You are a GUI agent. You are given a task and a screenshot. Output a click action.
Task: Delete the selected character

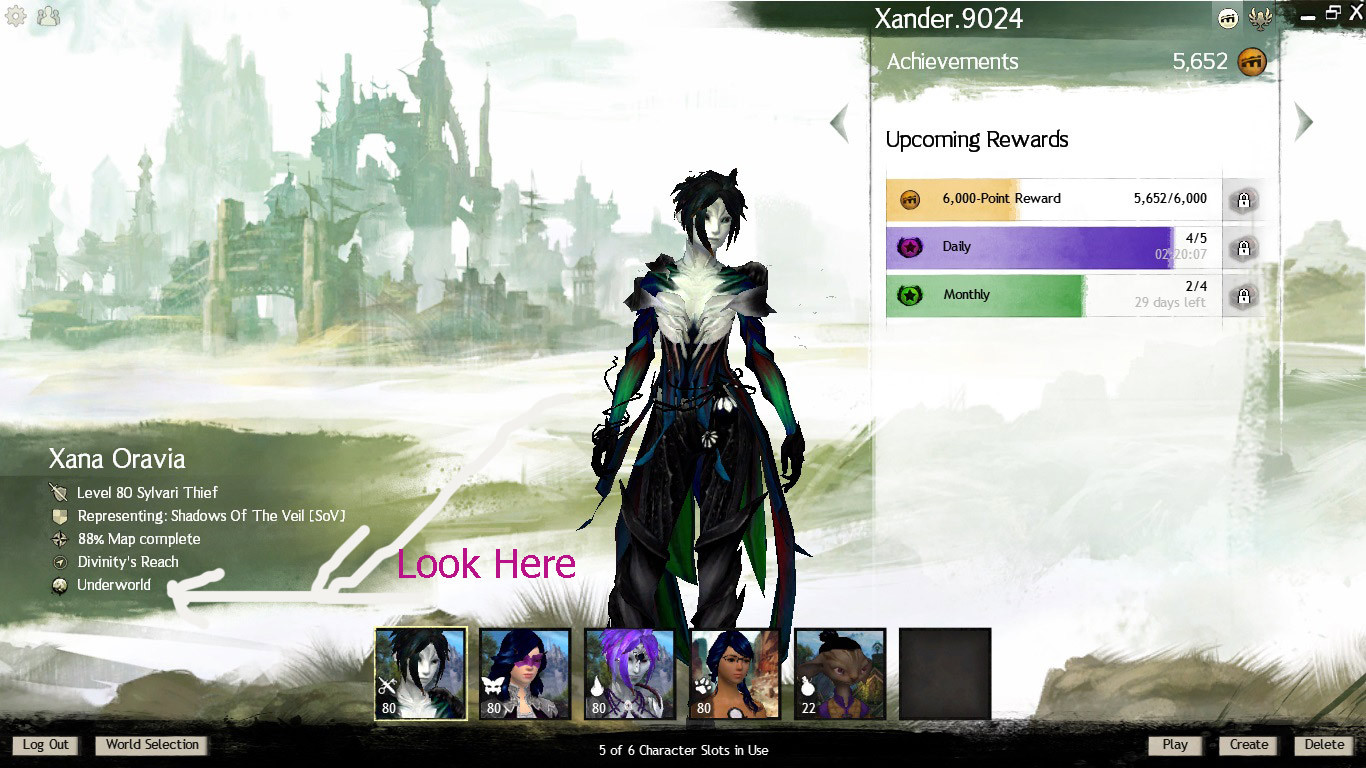(1324, 745)
